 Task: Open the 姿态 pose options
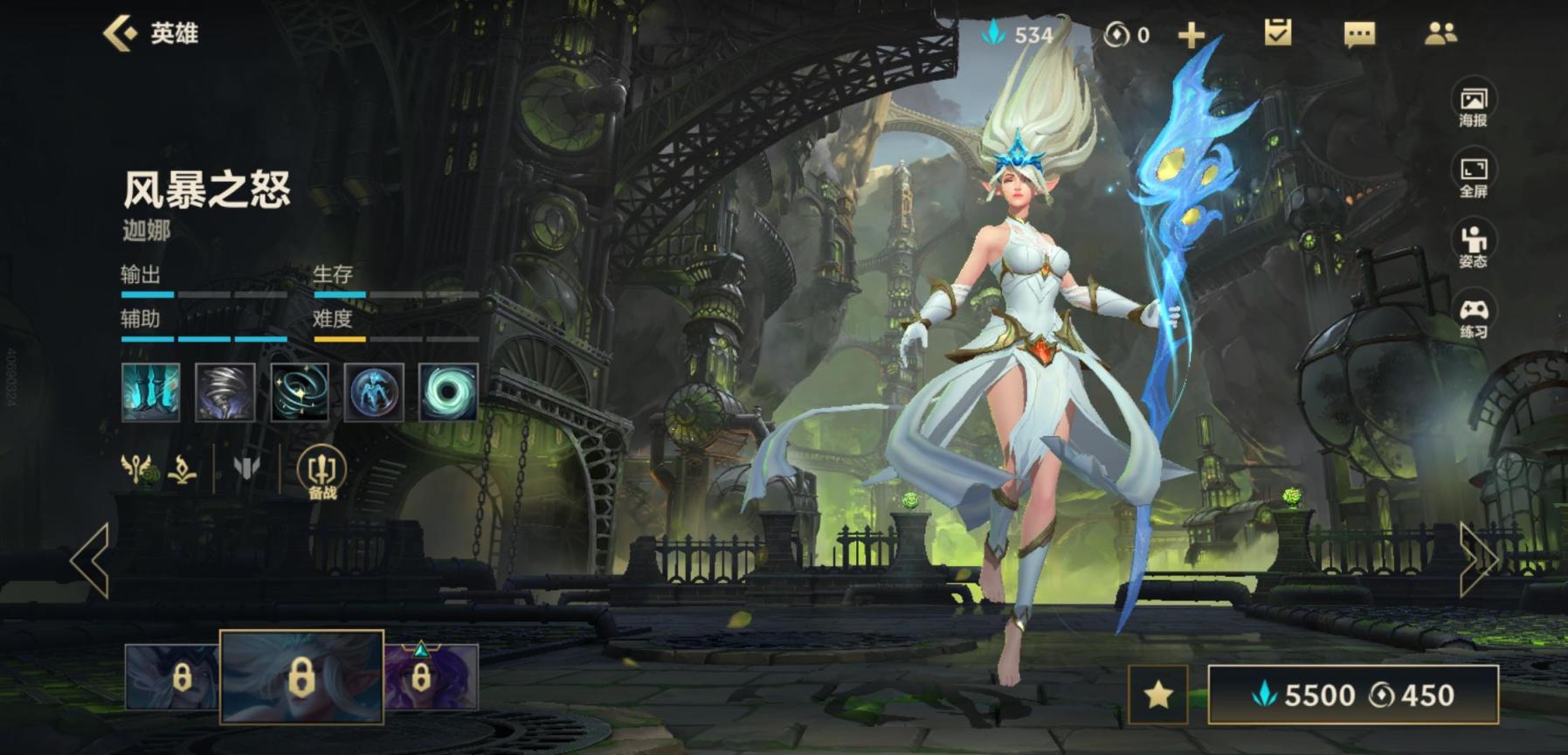point(1473,246)
